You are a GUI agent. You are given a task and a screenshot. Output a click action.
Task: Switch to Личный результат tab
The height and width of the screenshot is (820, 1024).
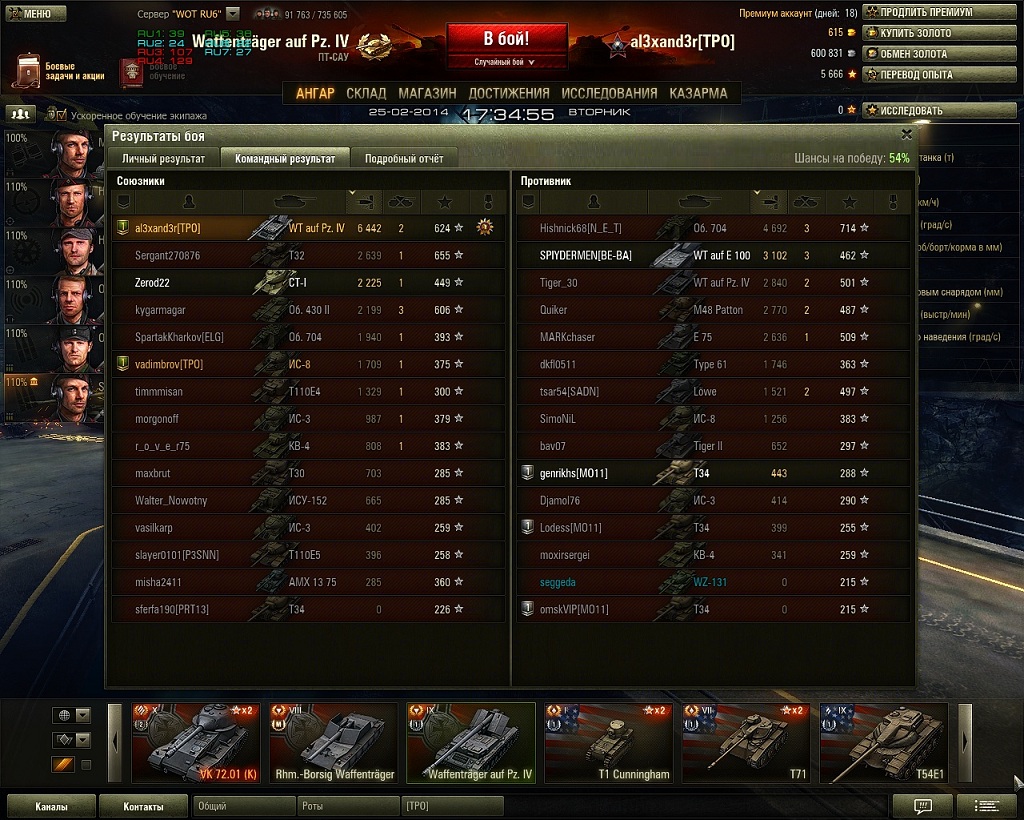[x=163, y=158]
